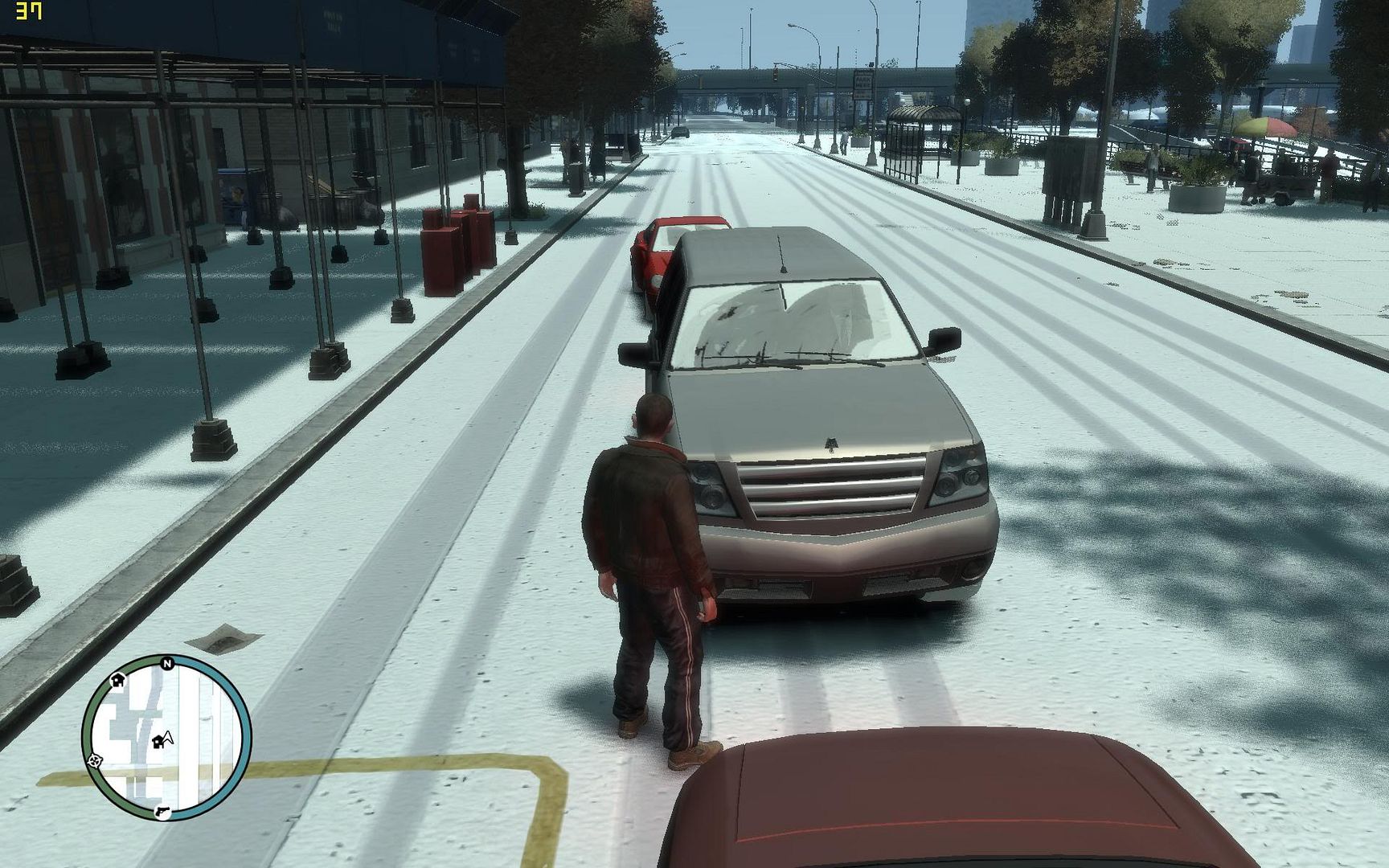Click the north compass marker on radar
This screenshot has width=1389, height=868.
click(167, 664)
